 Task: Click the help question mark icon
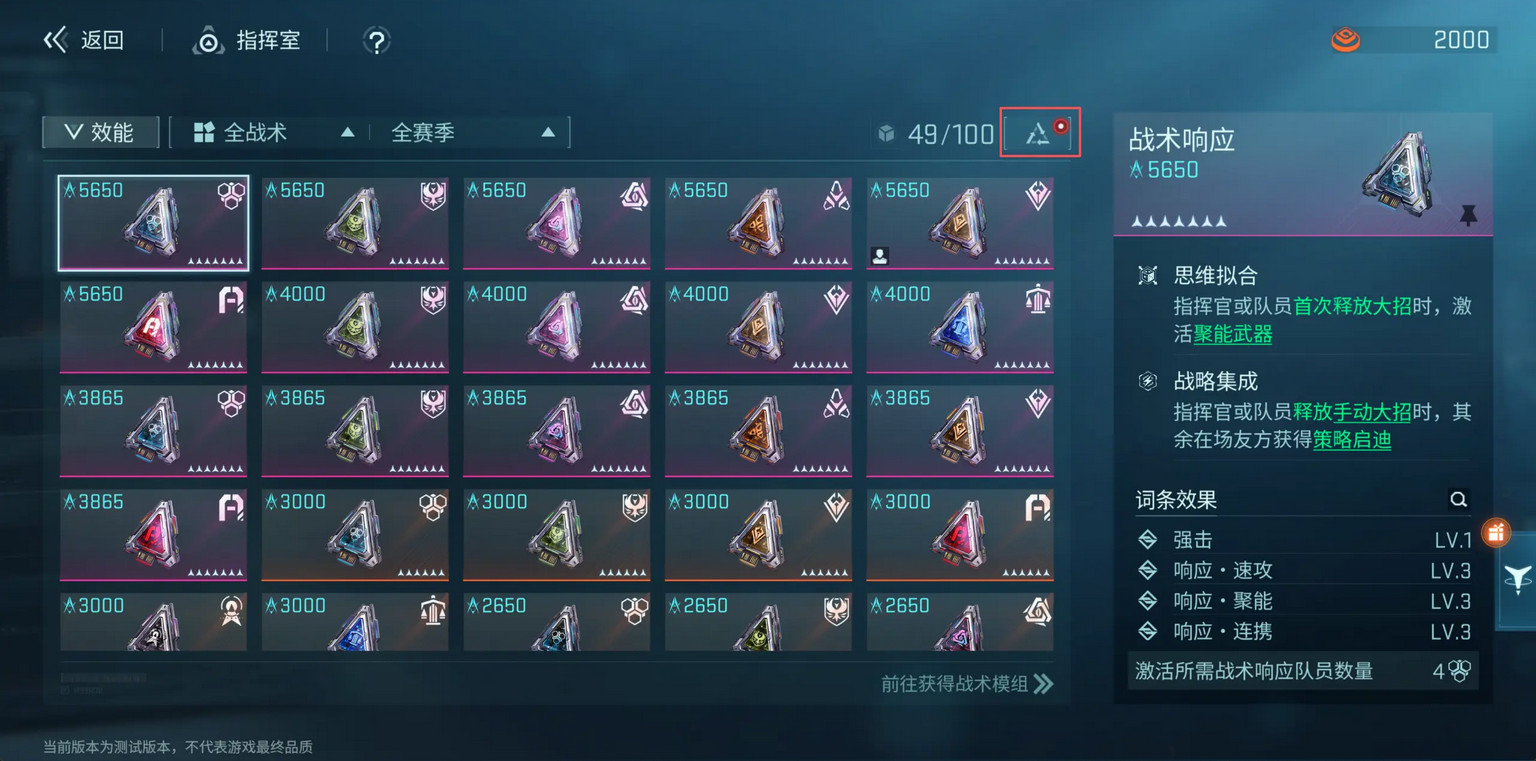click(x=377, y=40)
